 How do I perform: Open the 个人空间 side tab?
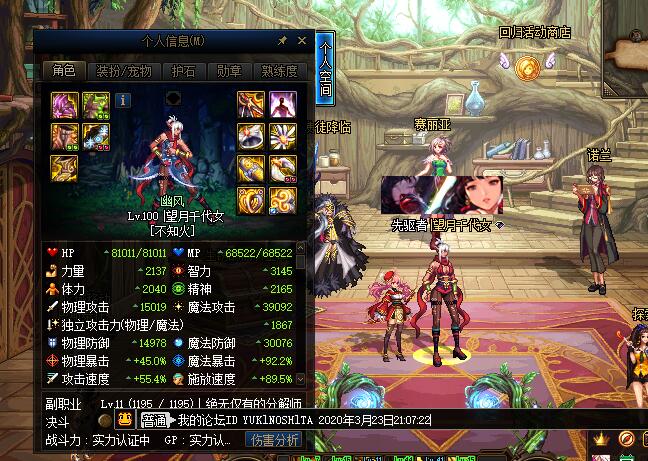[x=325, y=69]
